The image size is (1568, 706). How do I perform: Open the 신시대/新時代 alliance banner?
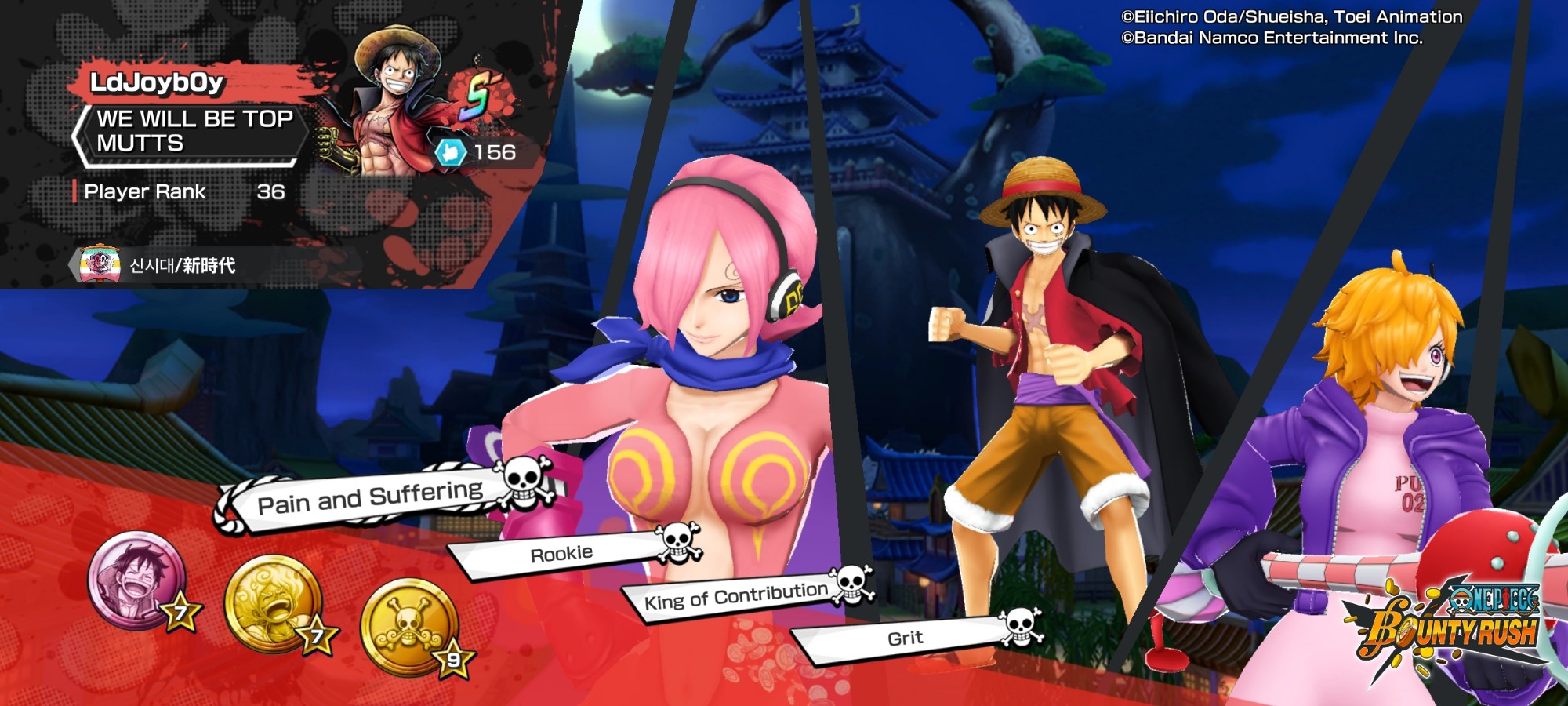(182, 265)
